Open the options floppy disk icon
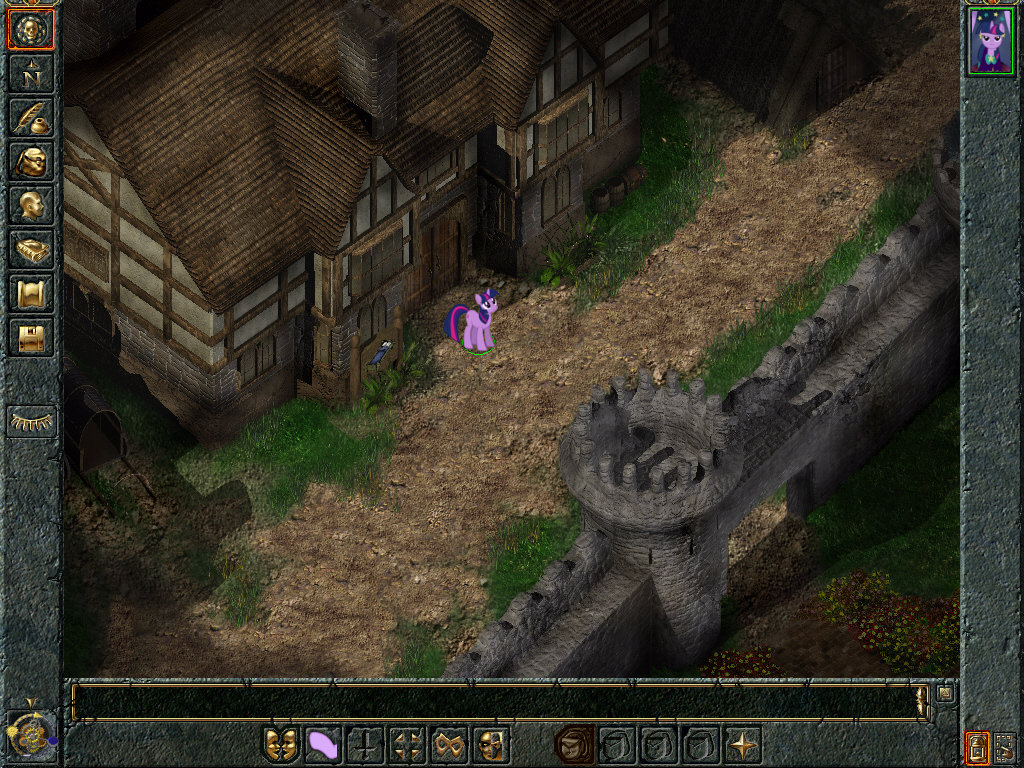Screen dimensions: 1024x768 tap(30, 338)
